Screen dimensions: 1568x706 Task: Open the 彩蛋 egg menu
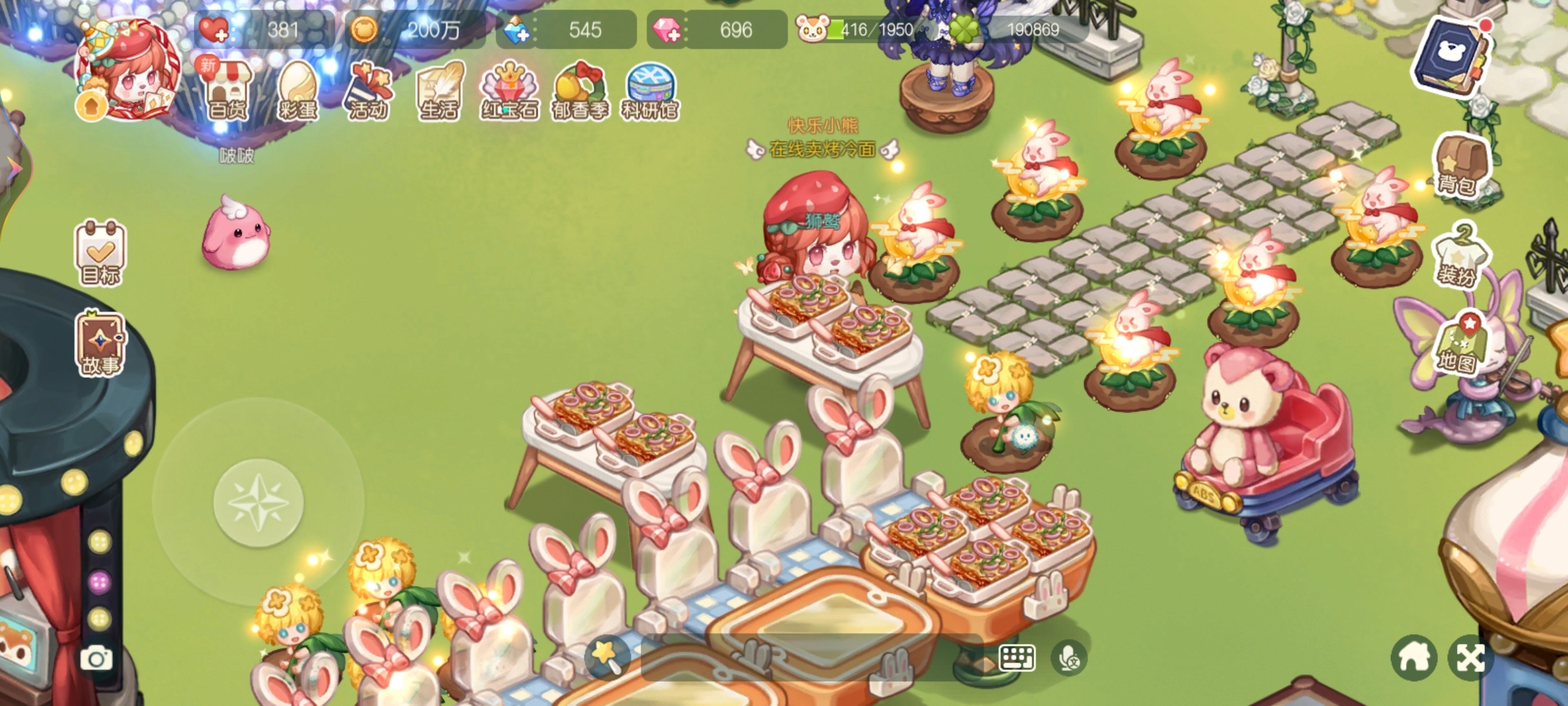coord(298,92)
